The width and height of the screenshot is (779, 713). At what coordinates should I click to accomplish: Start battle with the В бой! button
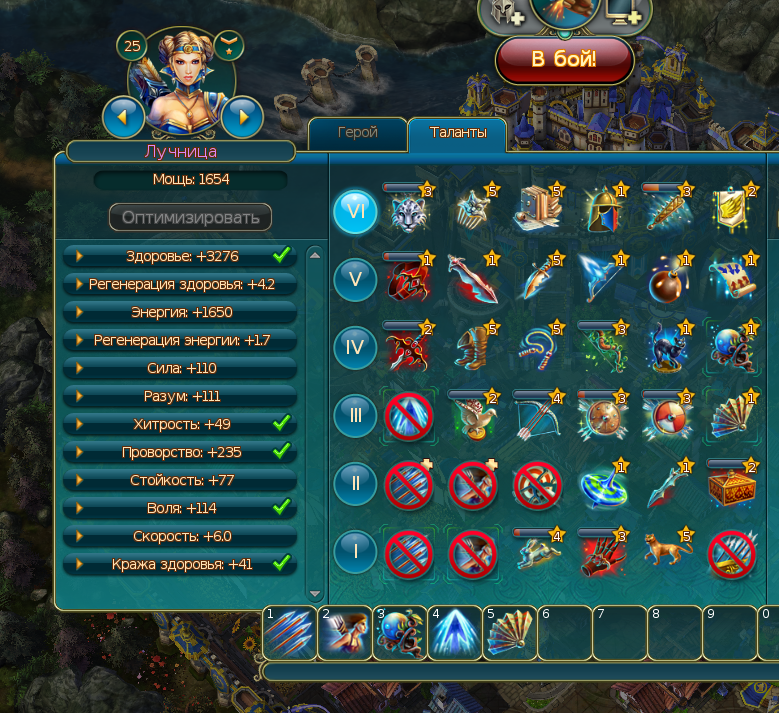coord(564,59)
